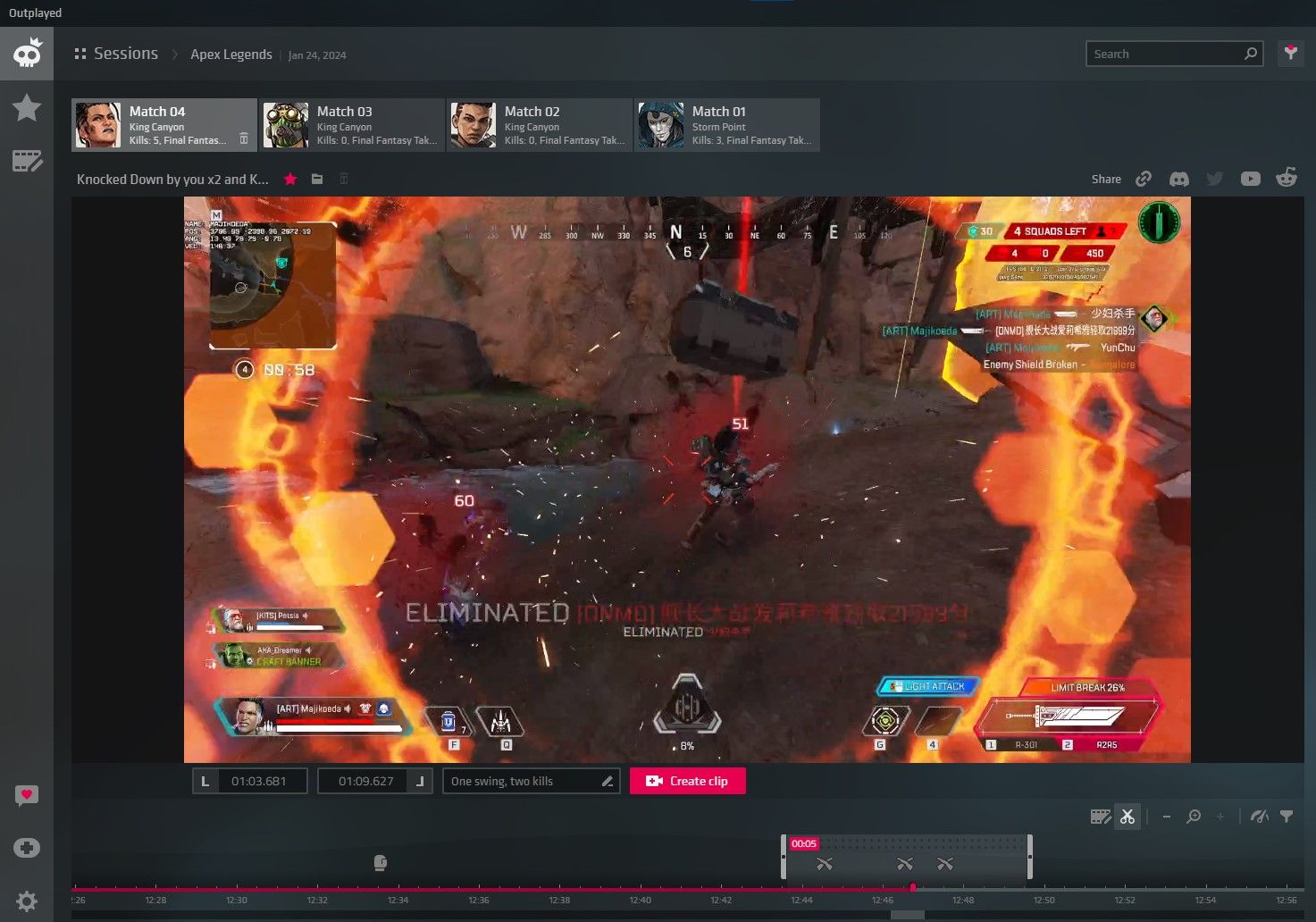This screenshot has width=1316, height=922.
Task: Copy the clip share link via chain icon
Action: click(1144, 178)
